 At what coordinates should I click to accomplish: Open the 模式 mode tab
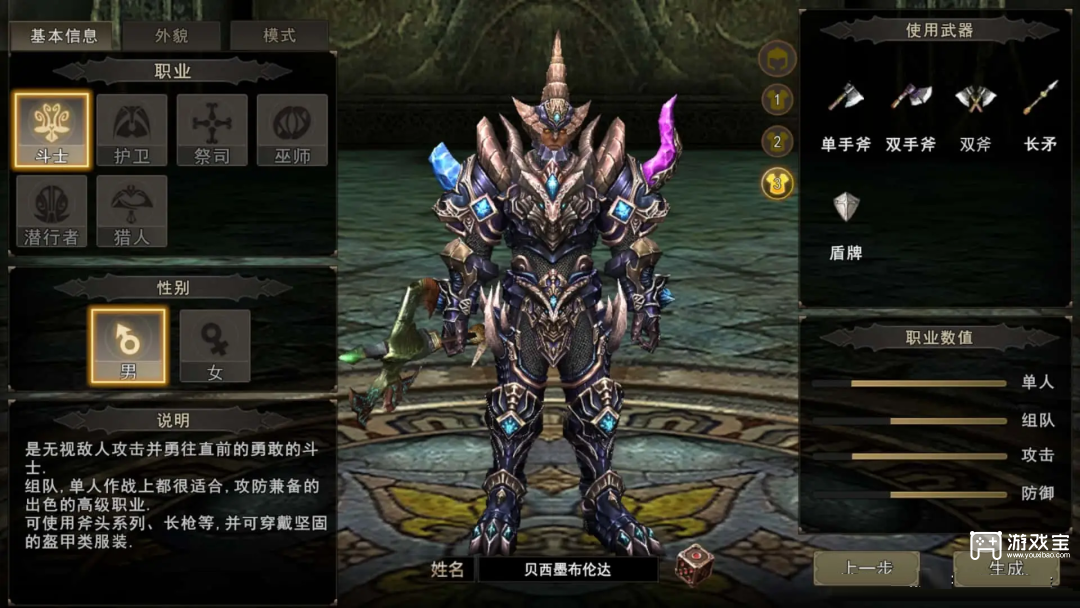(x=279, y=36)
